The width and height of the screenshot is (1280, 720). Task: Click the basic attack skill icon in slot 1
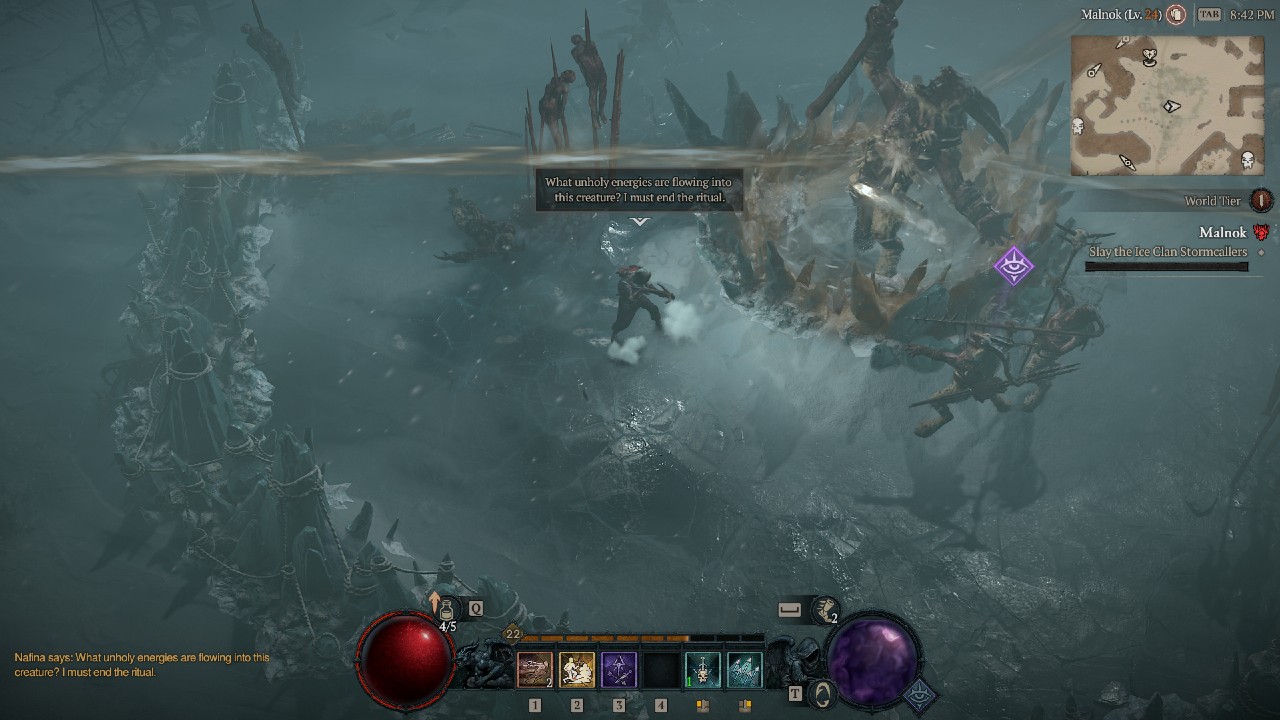(535, 668)
